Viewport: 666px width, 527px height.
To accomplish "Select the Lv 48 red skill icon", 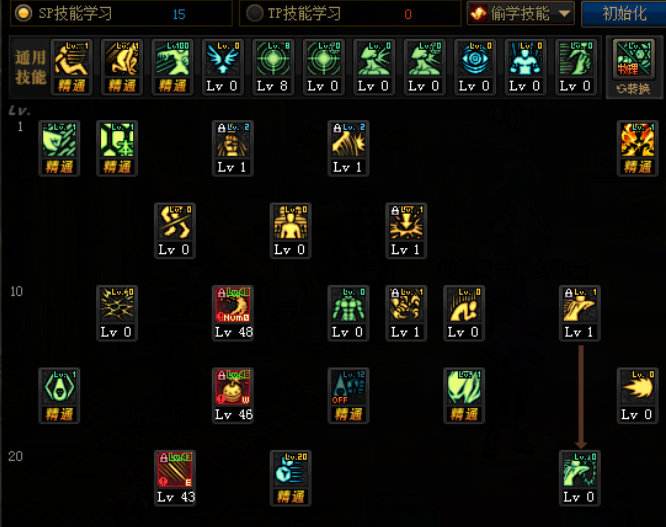I will 231,306.
